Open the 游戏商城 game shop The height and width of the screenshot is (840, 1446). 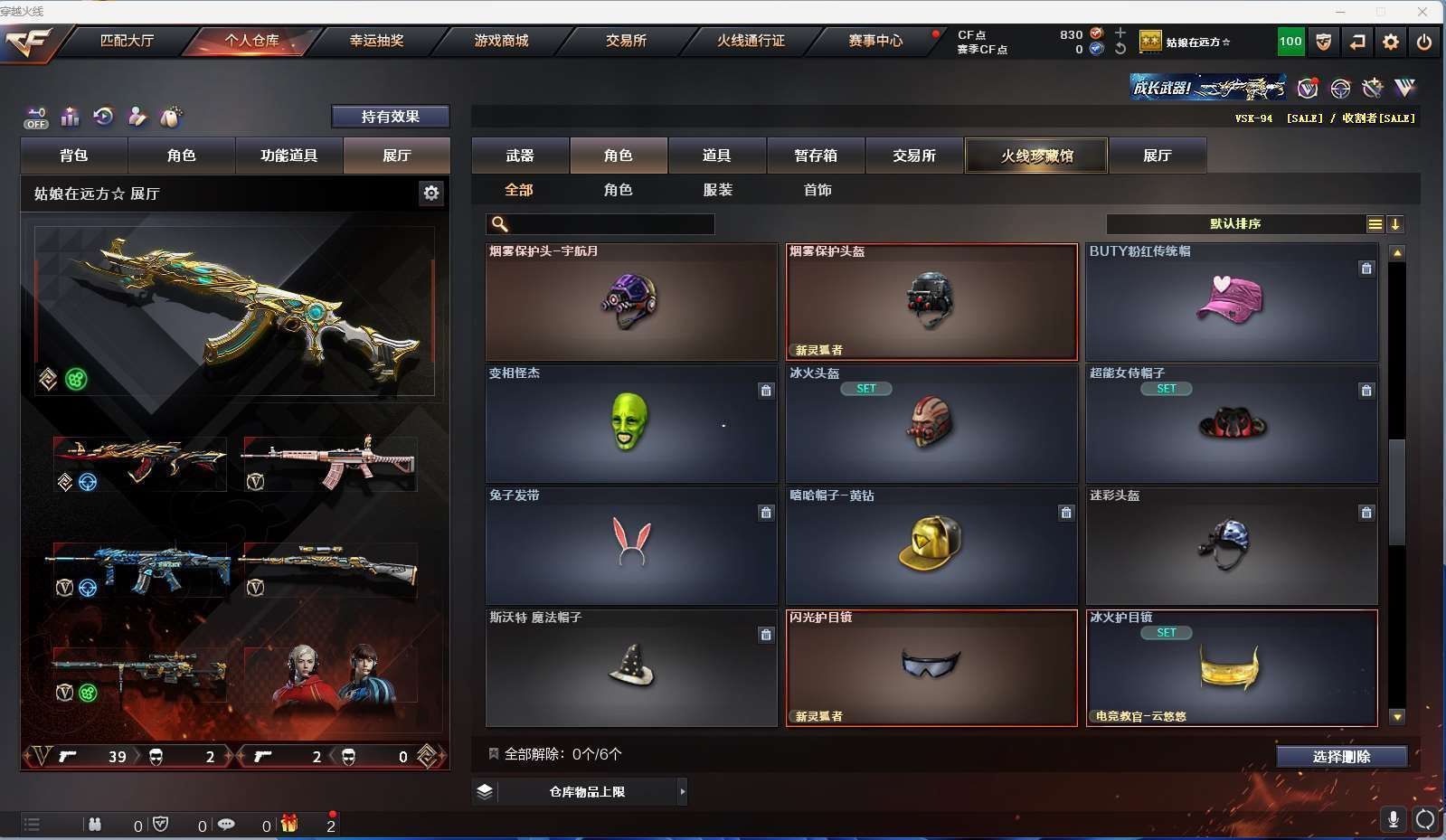coord(501,41)
